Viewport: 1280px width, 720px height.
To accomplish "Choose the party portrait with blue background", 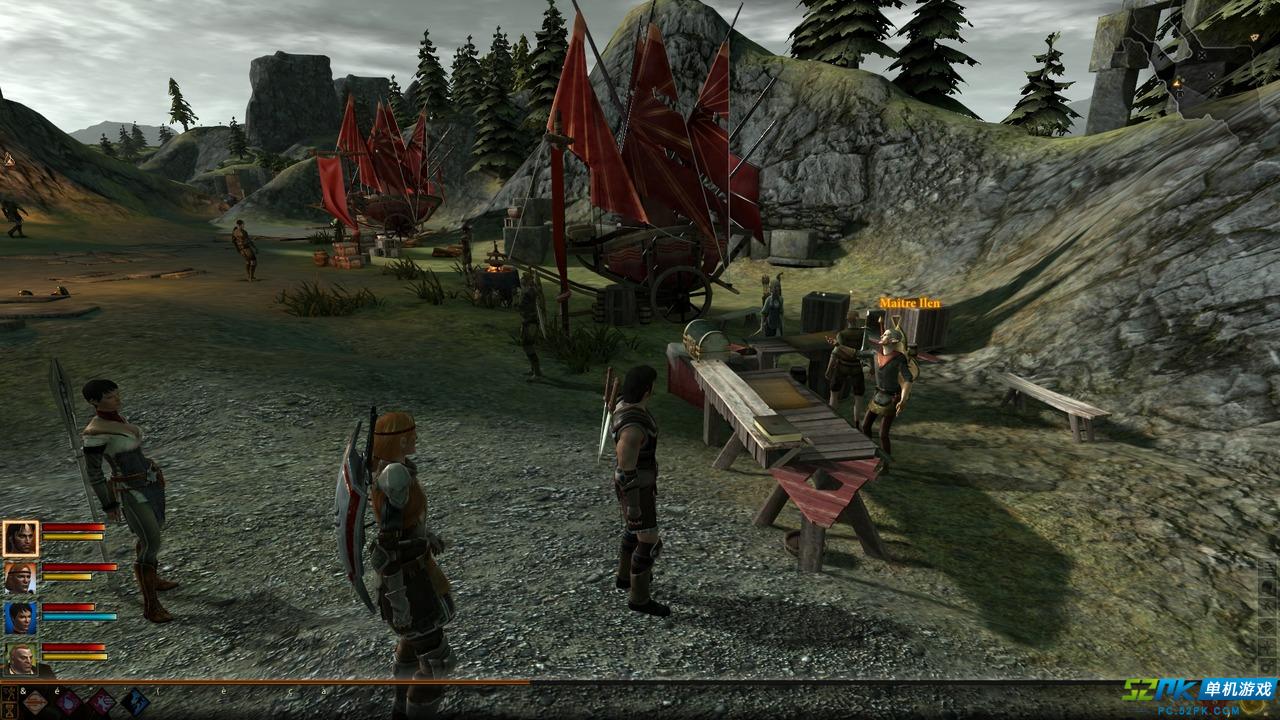I will [20, 617].
